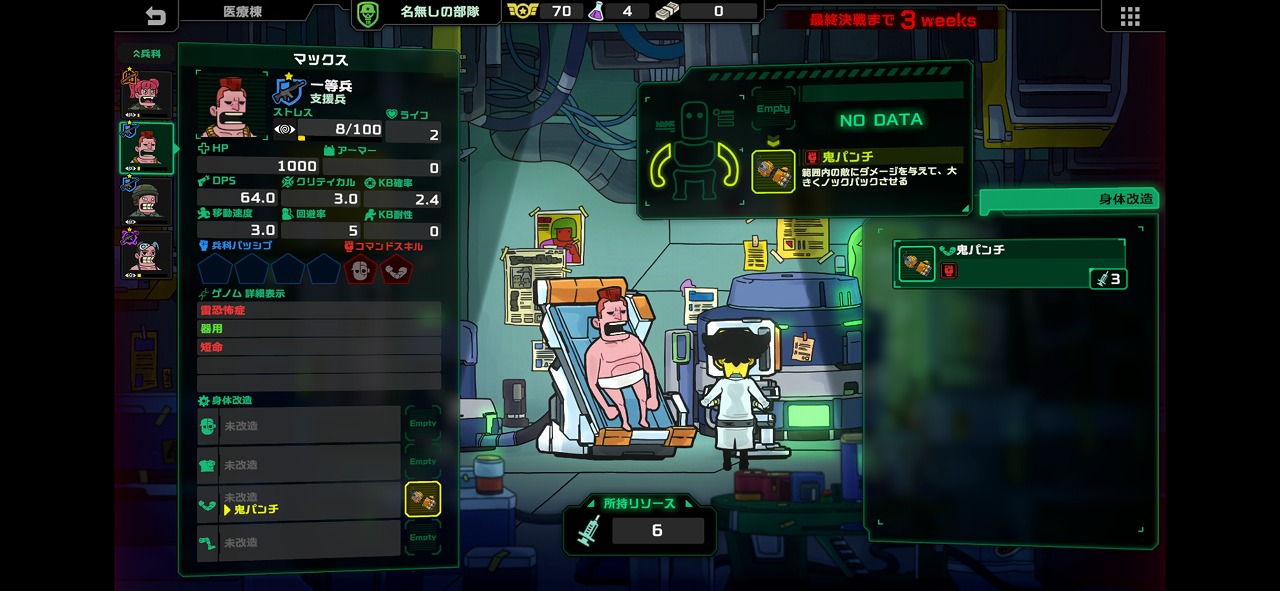Image resolution: width=1280 pixels, height=591 pixels.
Task: Open the grid menu button
Action: pyautogui.click(x=1130, y=16)
